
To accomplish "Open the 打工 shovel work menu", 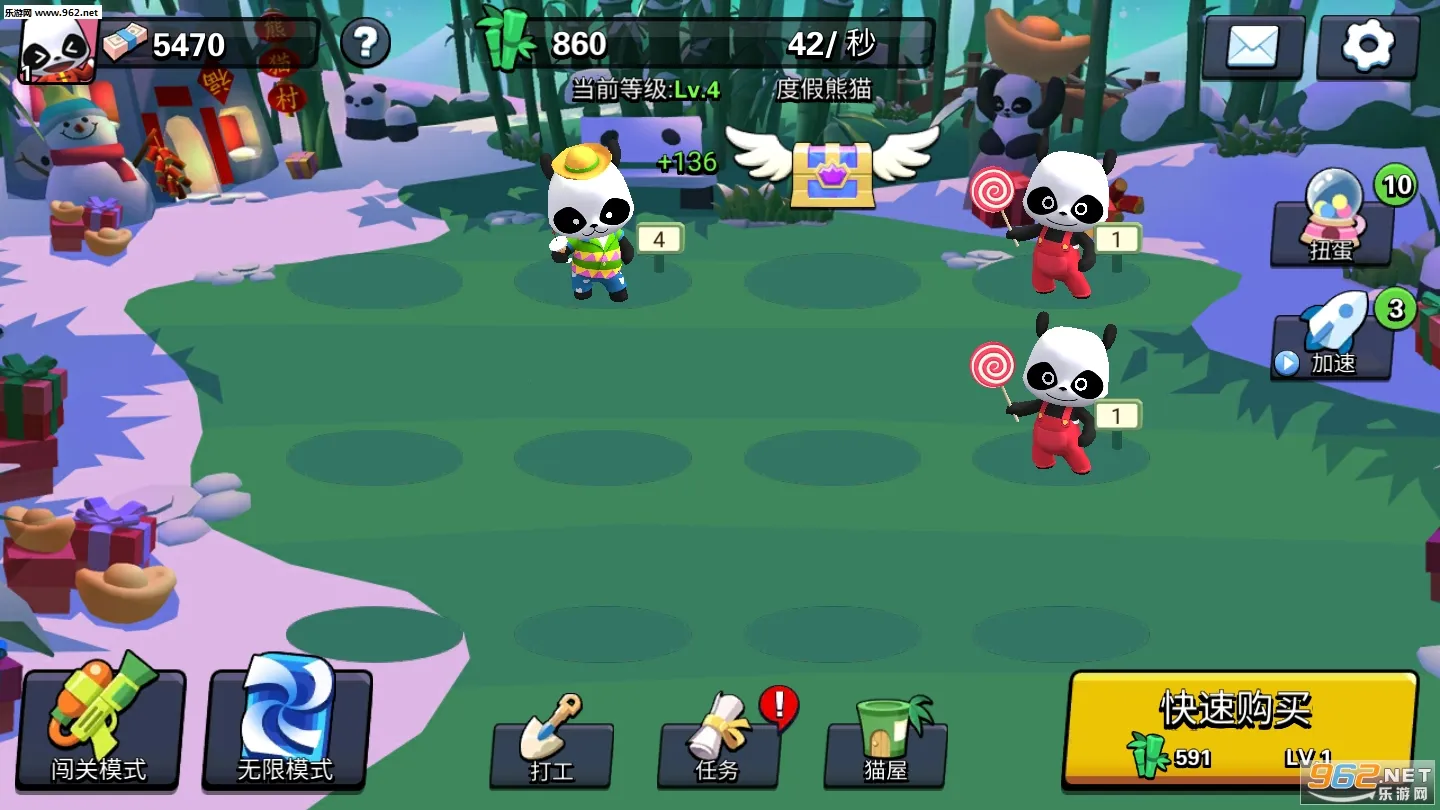I will tap(551, 745).
